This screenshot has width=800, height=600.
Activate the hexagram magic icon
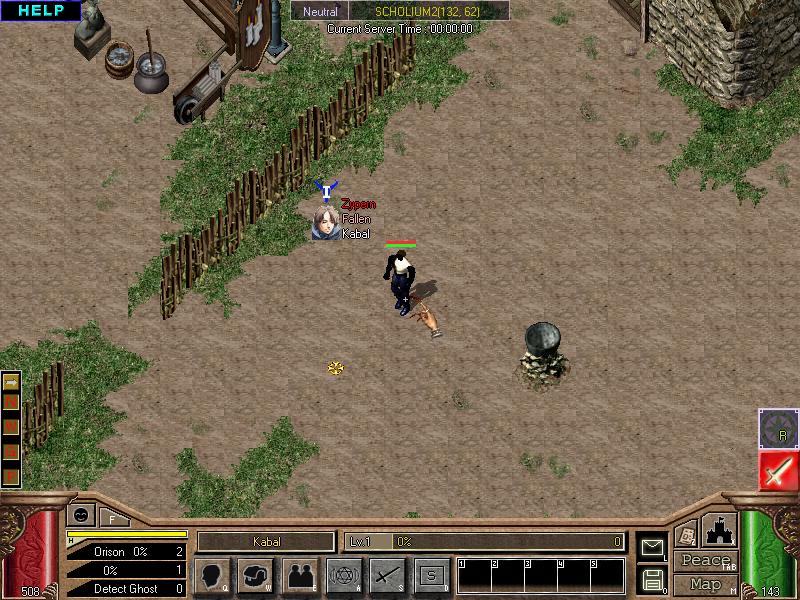[x=344, y=575]
